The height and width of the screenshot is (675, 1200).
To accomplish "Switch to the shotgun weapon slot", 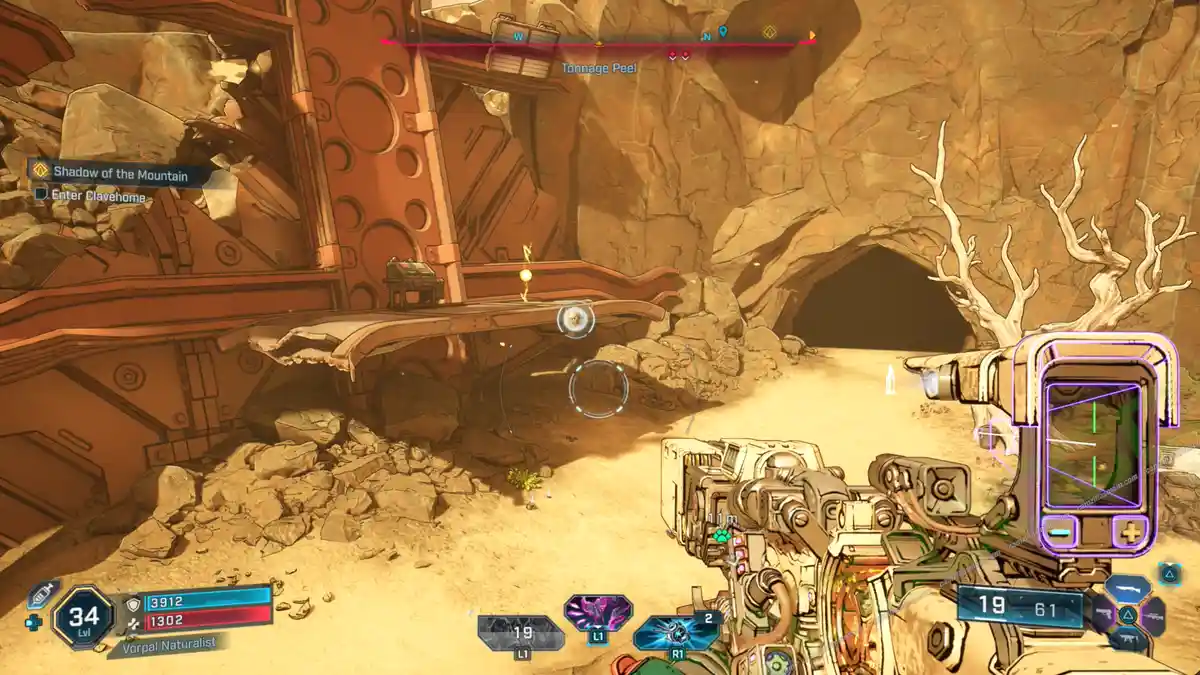I will pos(1127,590).
